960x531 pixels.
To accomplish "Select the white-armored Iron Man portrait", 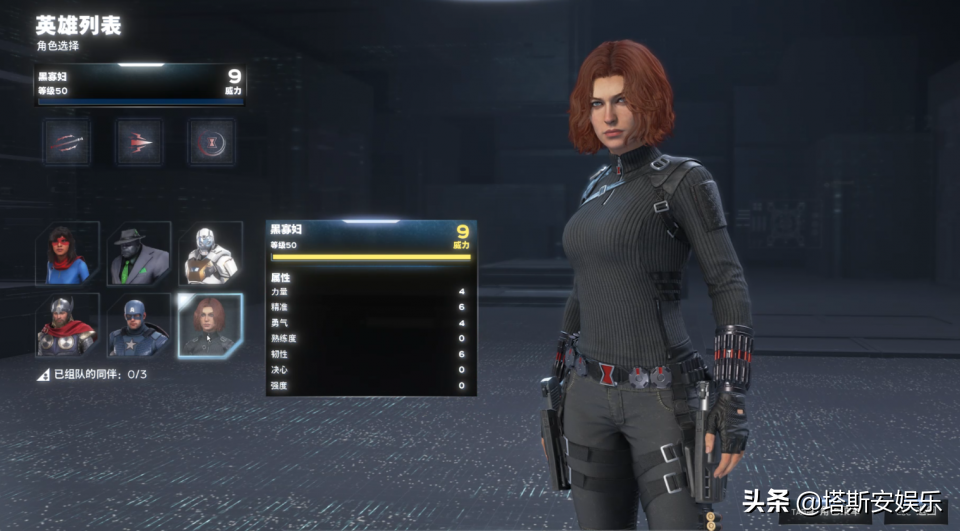I will [210, 254].
